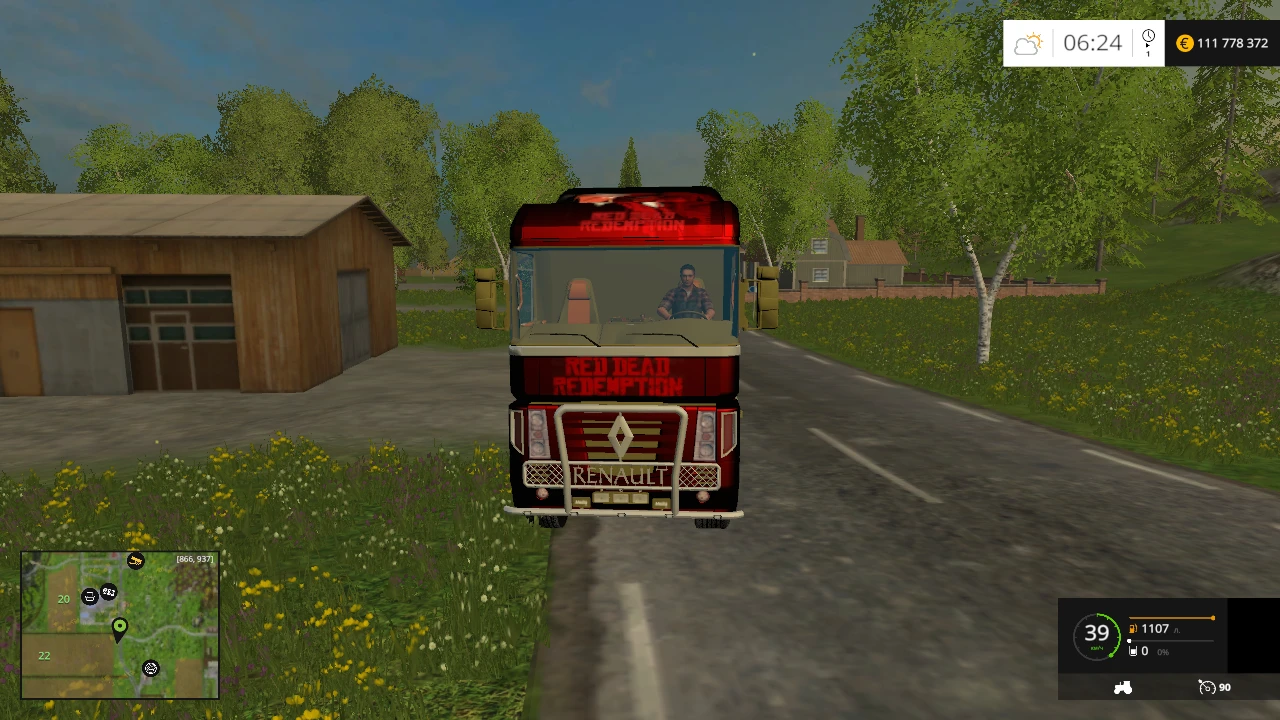Open field 20 label on the minimap
This screenshot has height=720, width=1280.
(x=63, y=598)
